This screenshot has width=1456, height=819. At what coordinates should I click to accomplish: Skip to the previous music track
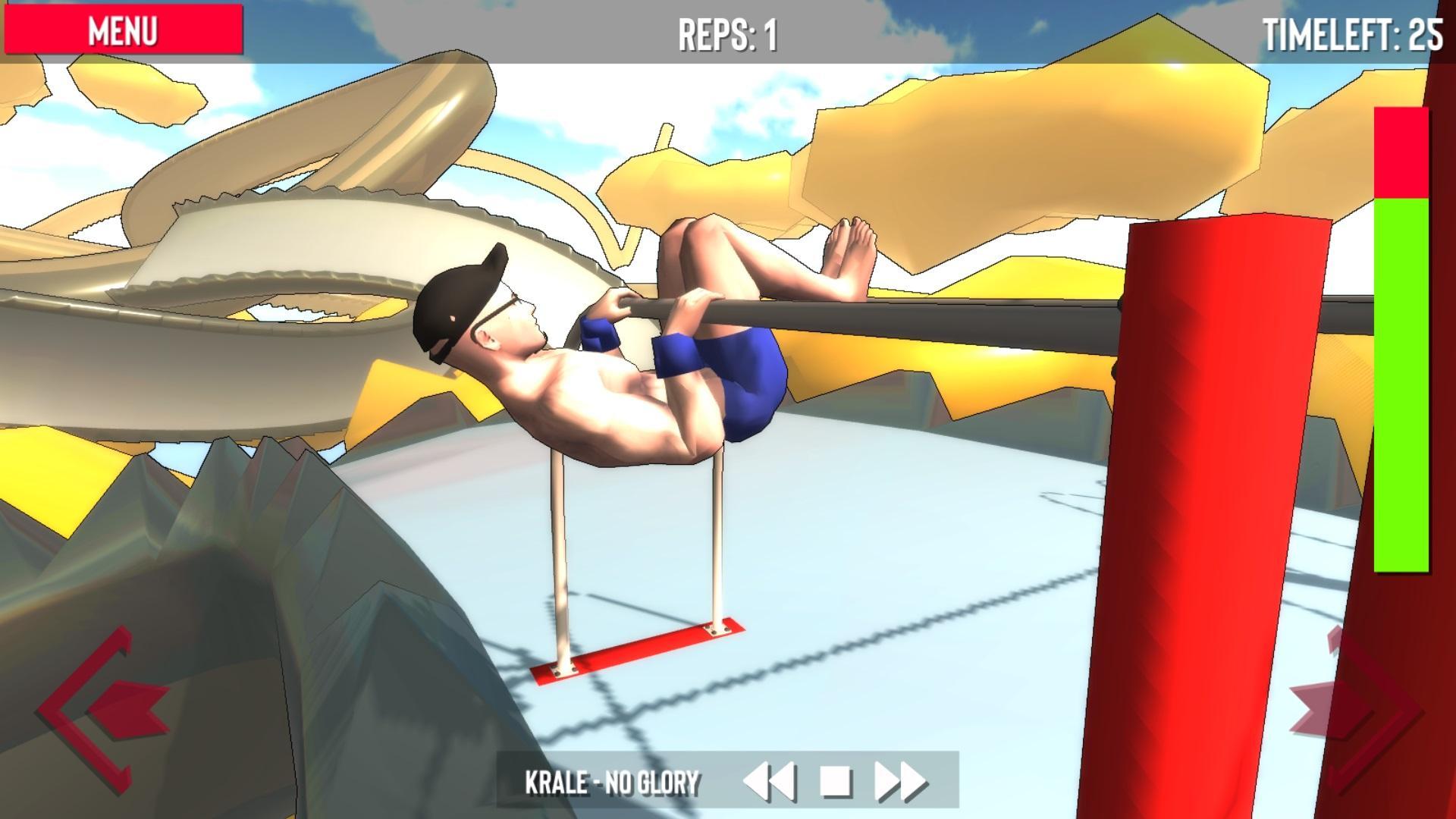pos(769,781)
